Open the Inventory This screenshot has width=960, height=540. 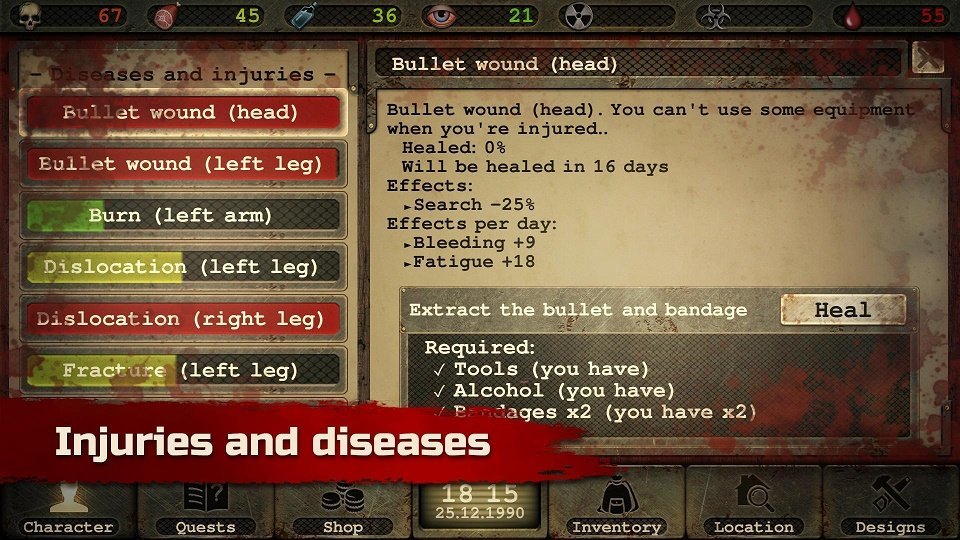tap(616, 506)
